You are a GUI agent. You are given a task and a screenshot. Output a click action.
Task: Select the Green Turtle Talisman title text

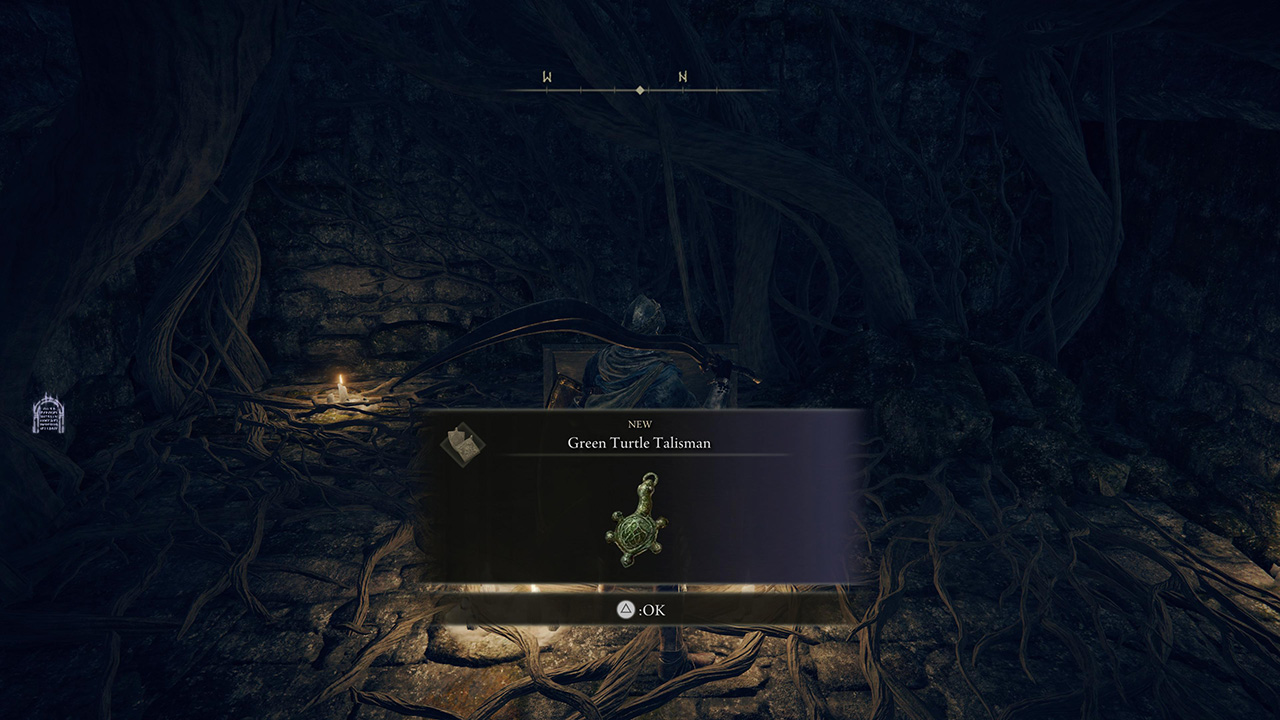(x=640, y=443)
